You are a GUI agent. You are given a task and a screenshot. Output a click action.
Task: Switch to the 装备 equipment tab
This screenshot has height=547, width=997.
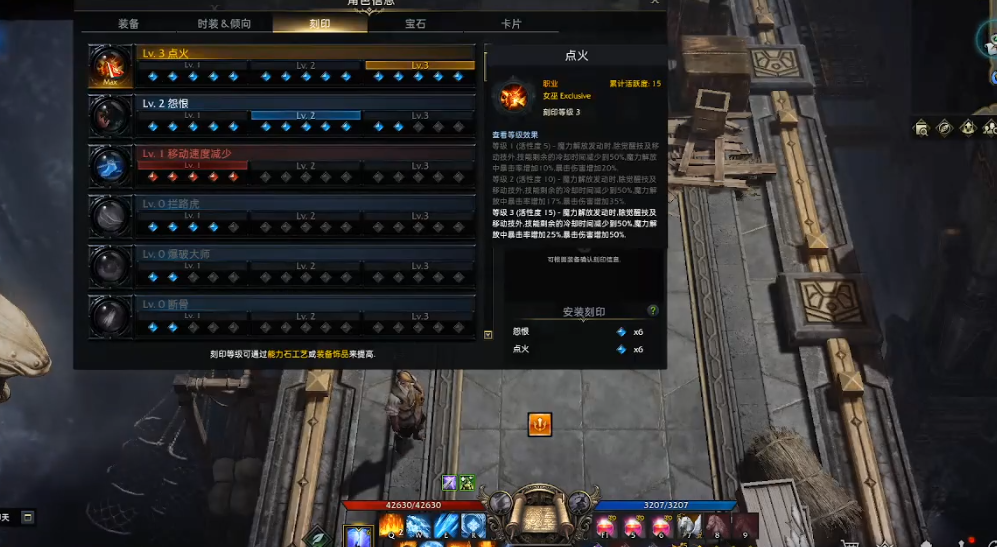pyautogui.click(x=129, y=23)
